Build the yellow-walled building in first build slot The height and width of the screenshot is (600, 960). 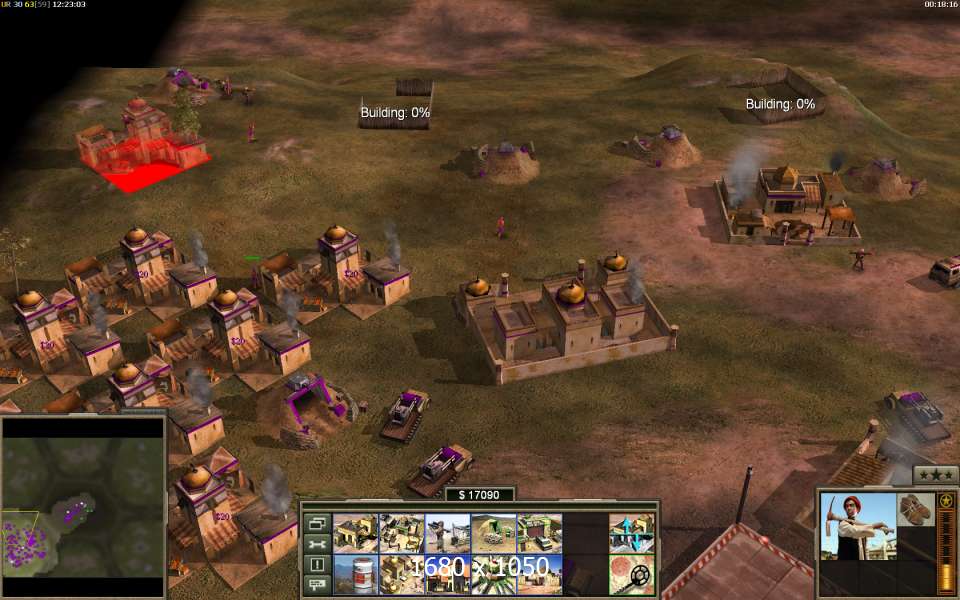point(354,533)
